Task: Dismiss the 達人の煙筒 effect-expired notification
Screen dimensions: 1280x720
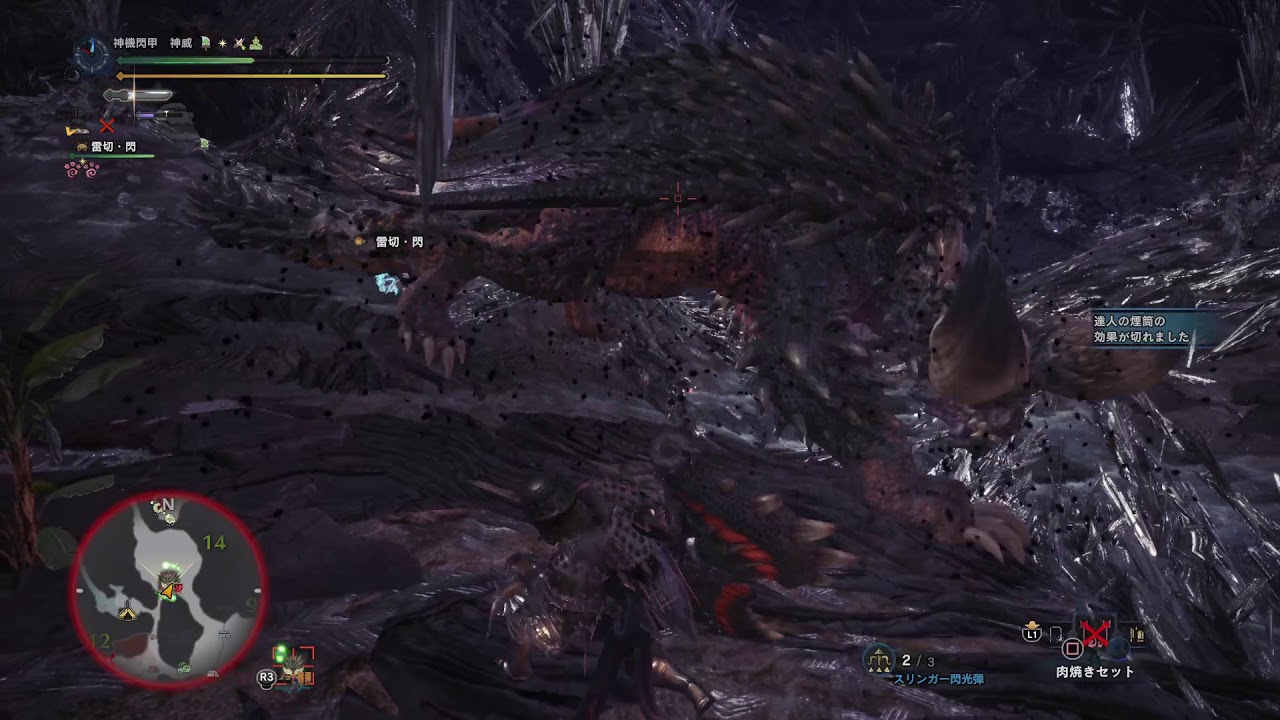Action: coord(1141,329)
